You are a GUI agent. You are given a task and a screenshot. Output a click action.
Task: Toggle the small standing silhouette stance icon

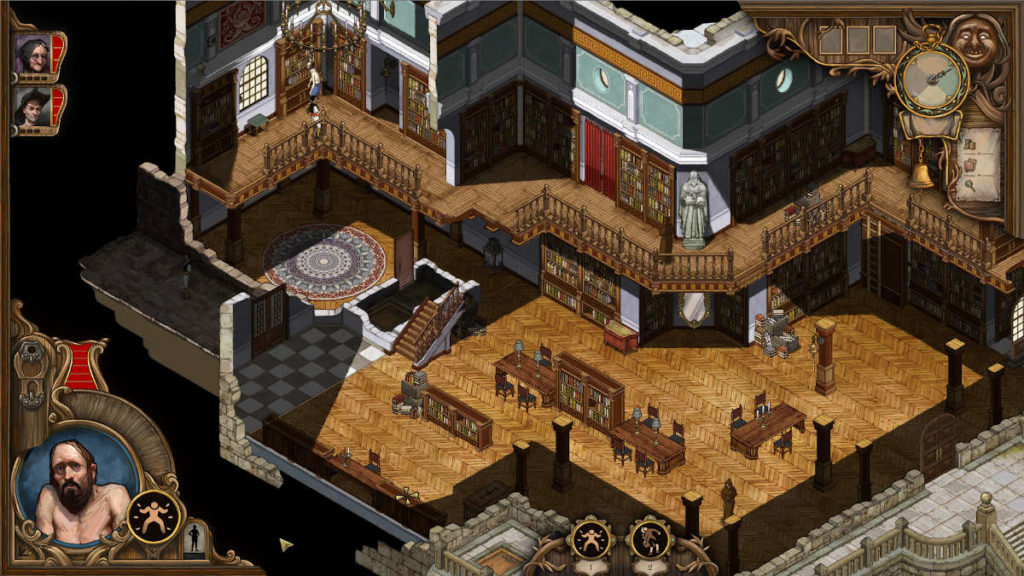(195, 537)
